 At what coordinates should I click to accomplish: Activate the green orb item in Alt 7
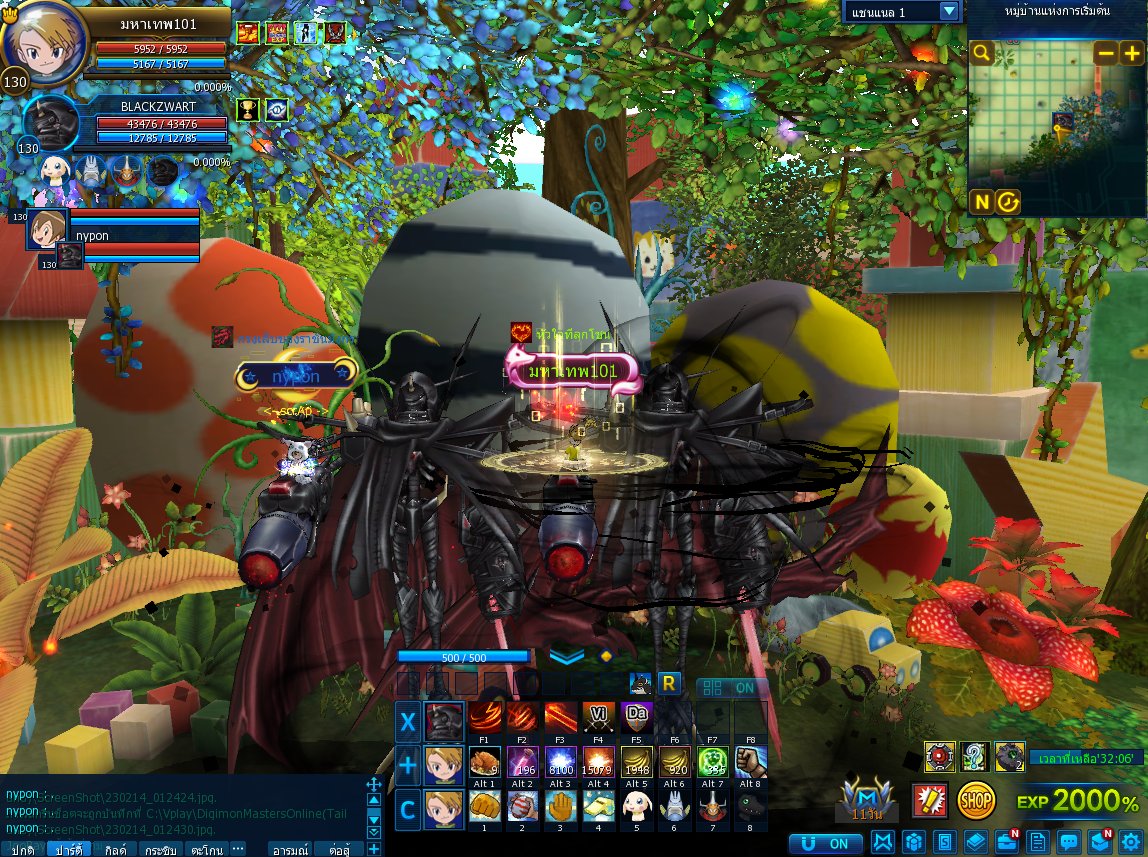point(712,763)
